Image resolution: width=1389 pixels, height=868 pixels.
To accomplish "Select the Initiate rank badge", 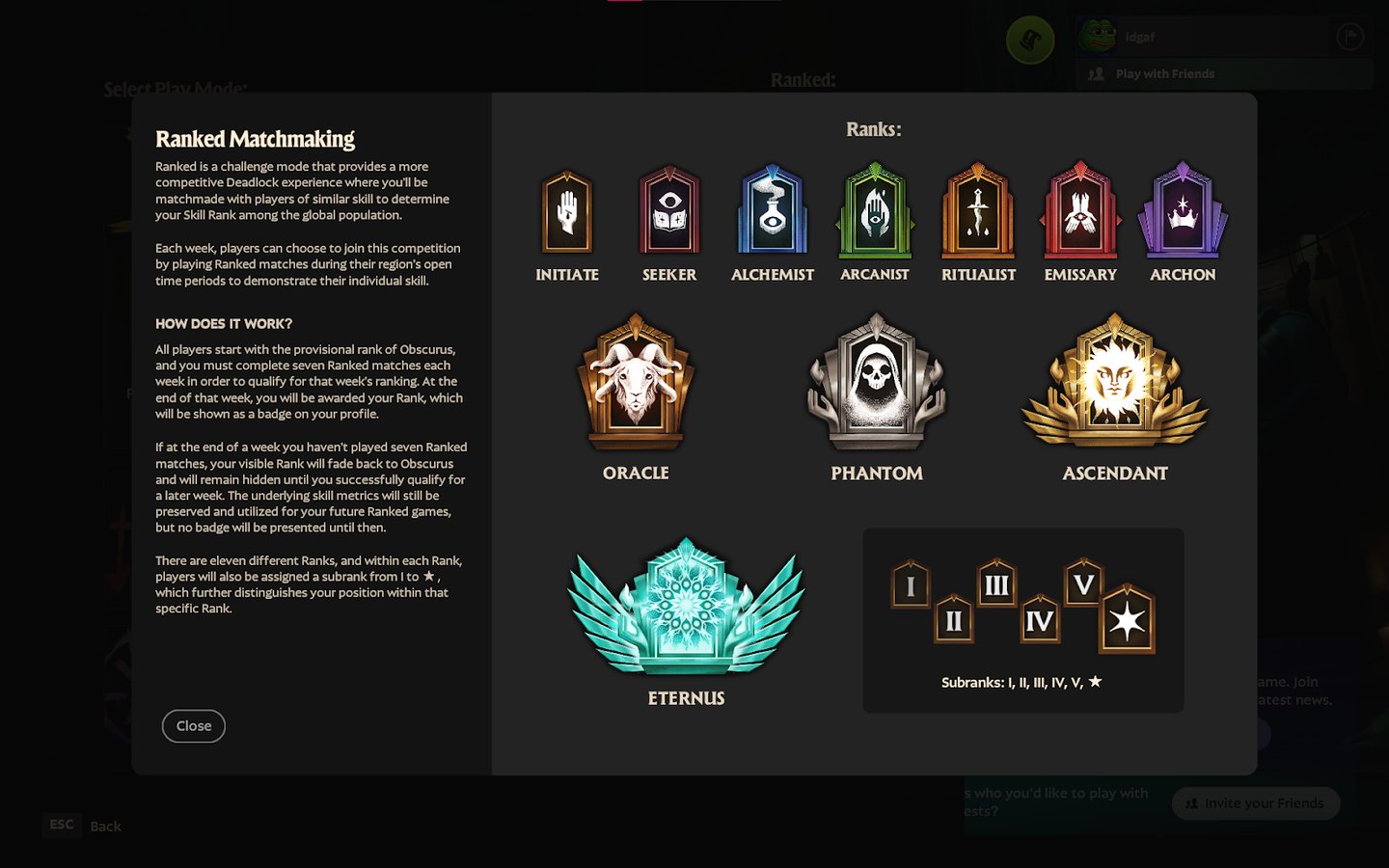I will (x=567, y=212).
